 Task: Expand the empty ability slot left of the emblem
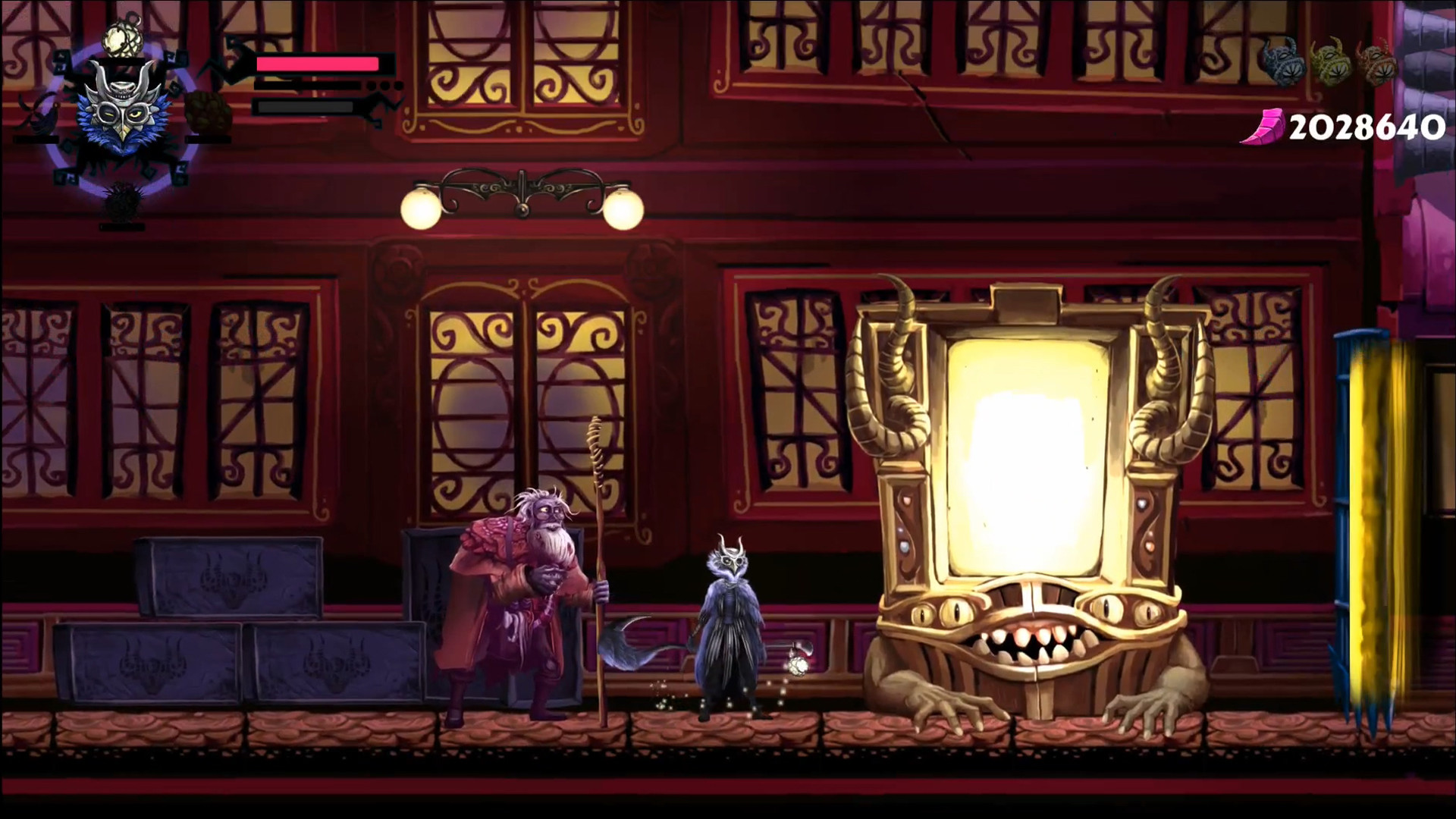pyautogui.click(x=36, y=139)
